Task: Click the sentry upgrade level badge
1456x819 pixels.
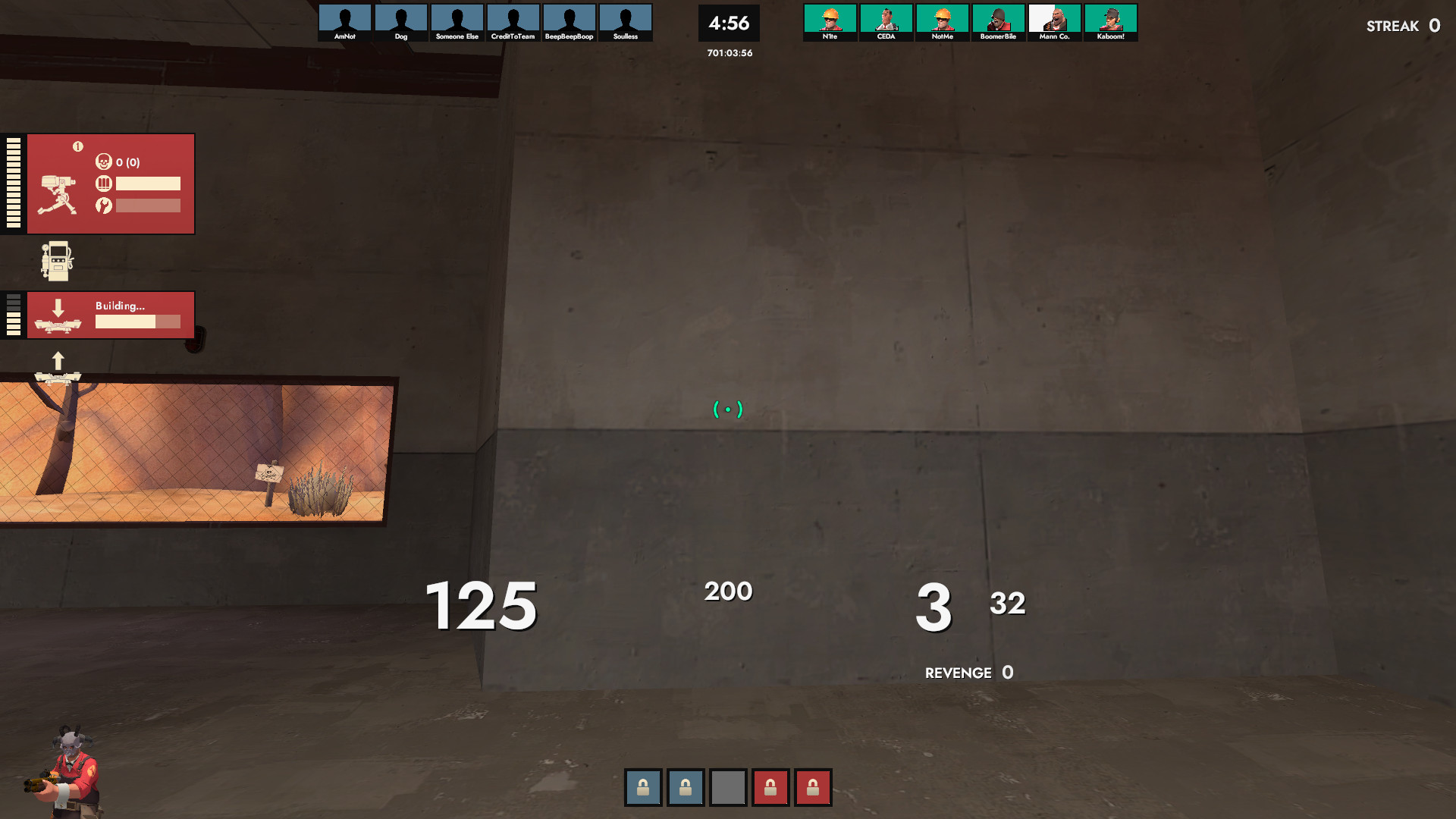Action: [x=78, y=147]
